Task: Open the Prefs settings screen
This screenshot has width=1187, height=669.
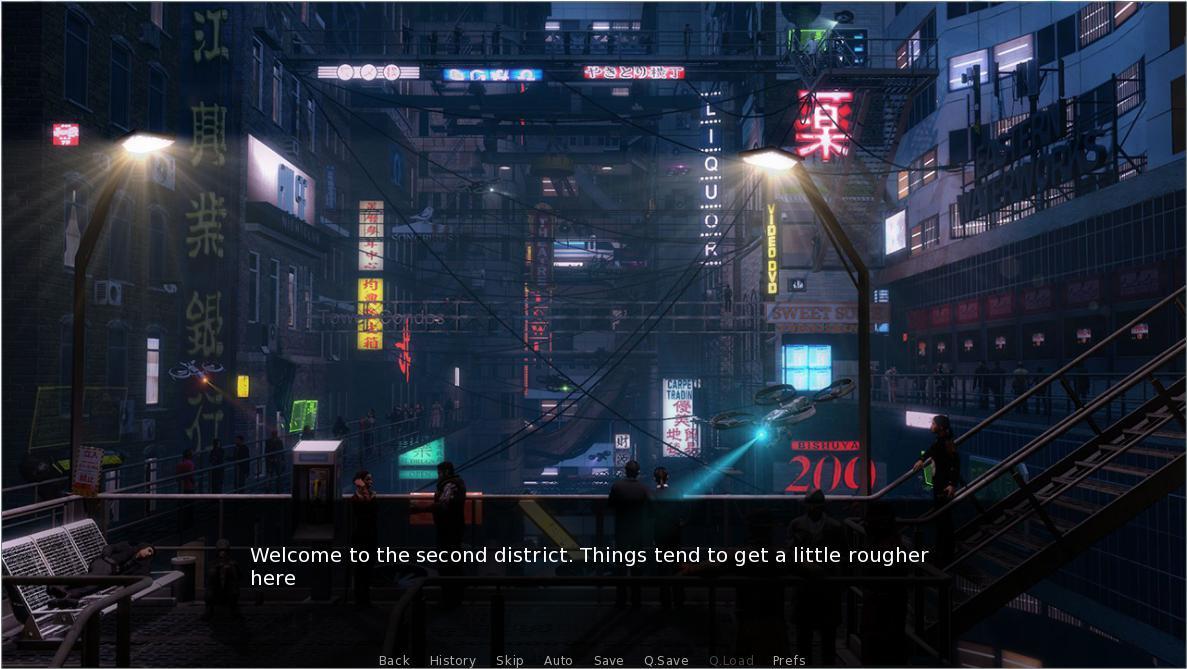Action: pyautogui.click(x=789, y=660)
